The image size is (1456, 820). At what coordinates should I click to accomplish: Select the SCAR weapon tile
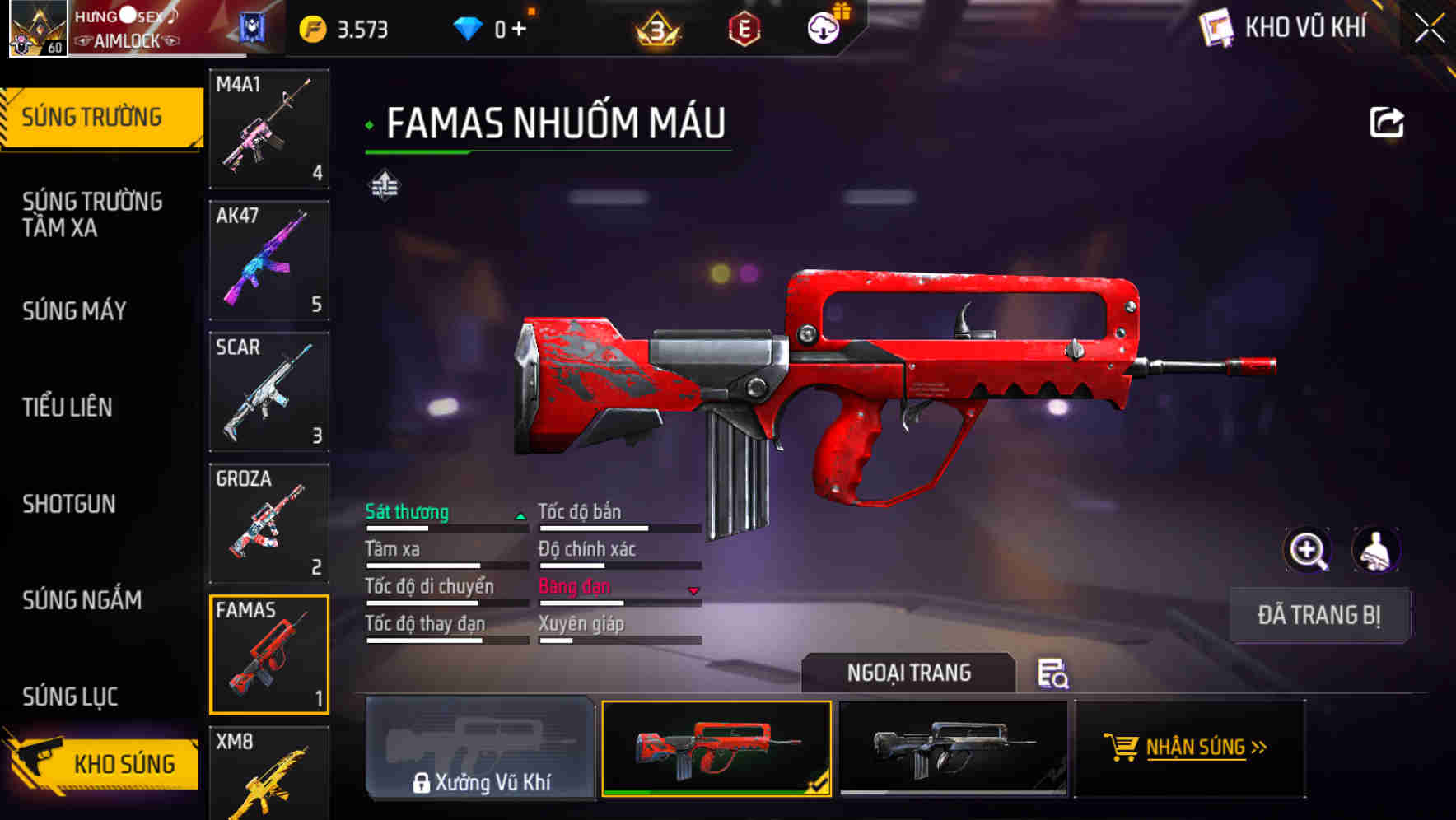click(269, 392)
